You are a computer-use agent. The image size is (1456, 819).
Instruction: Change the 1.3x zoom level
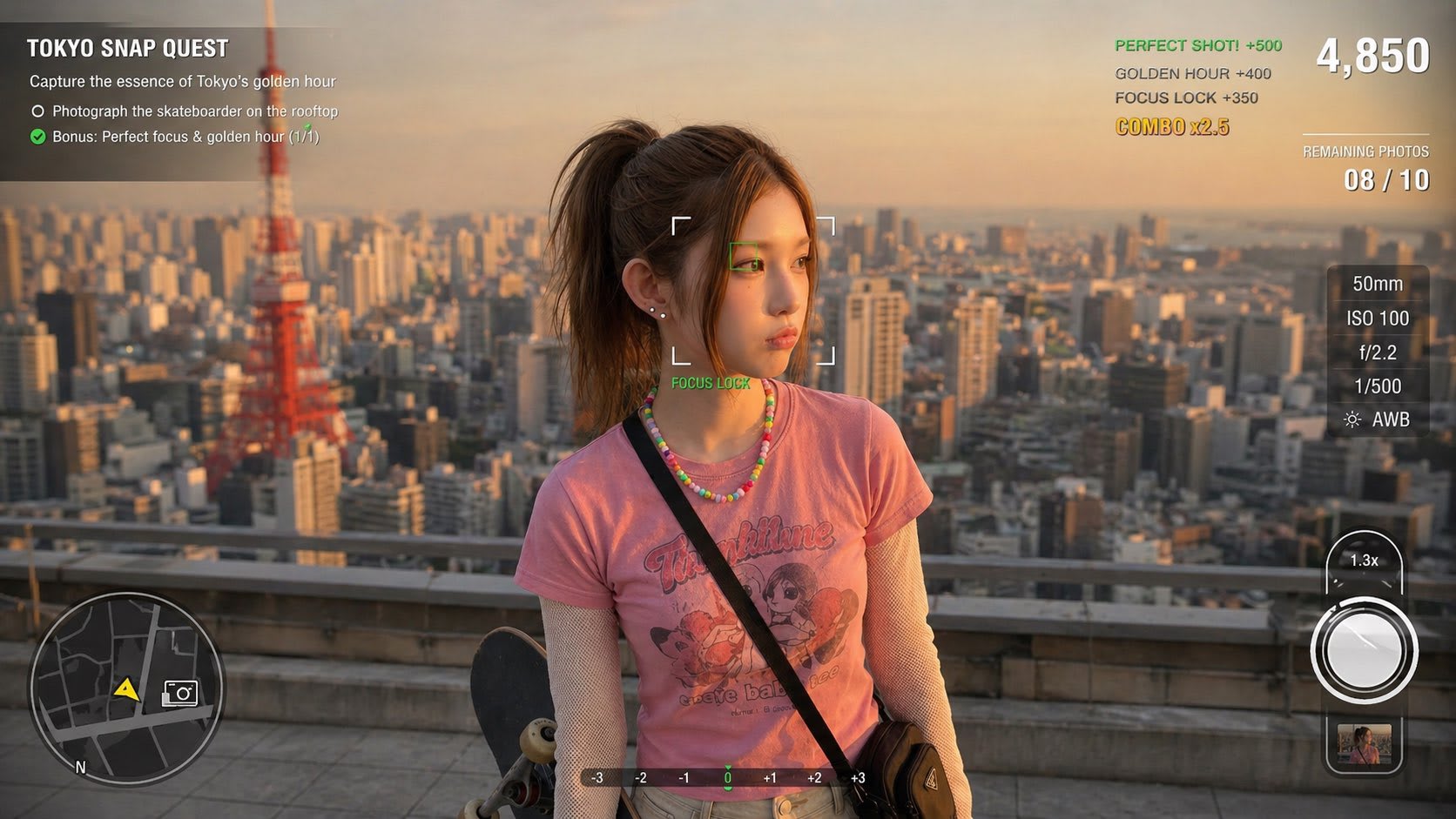(x=1364, y=561)
